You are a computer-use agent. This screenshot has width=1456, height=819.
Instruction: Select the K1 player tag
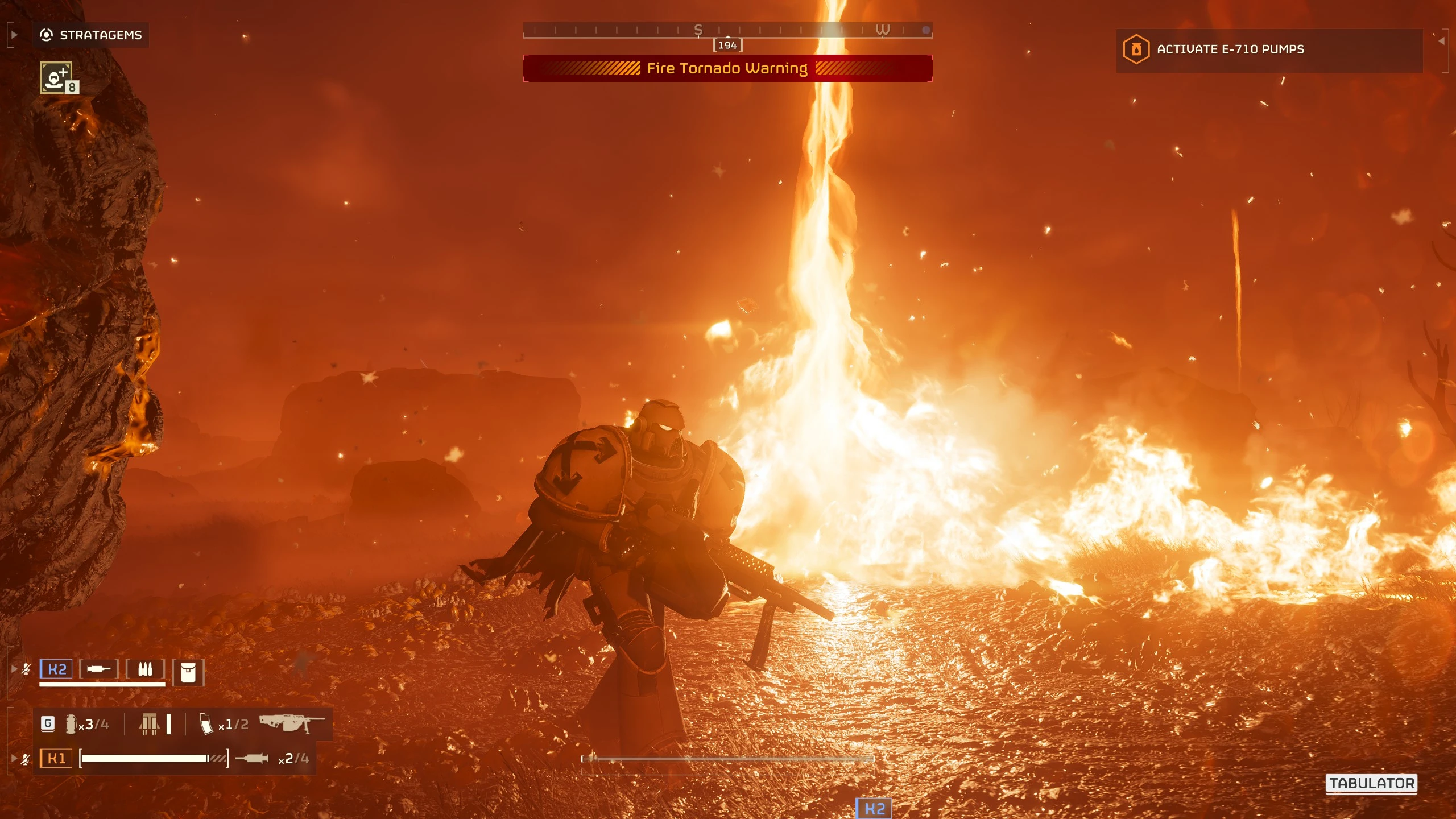pos(56,758)
